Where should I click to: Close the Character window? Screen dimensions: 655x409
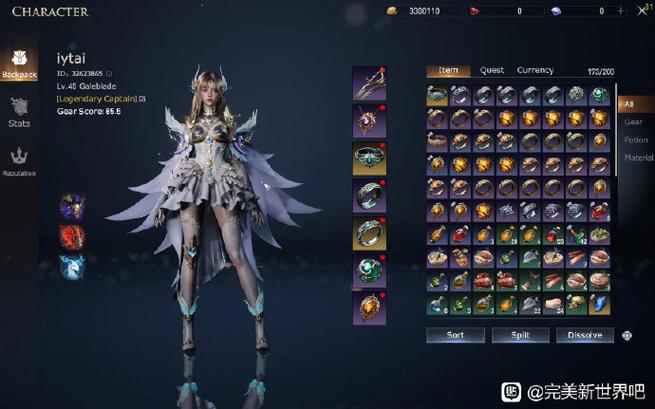tap(640, 11)
